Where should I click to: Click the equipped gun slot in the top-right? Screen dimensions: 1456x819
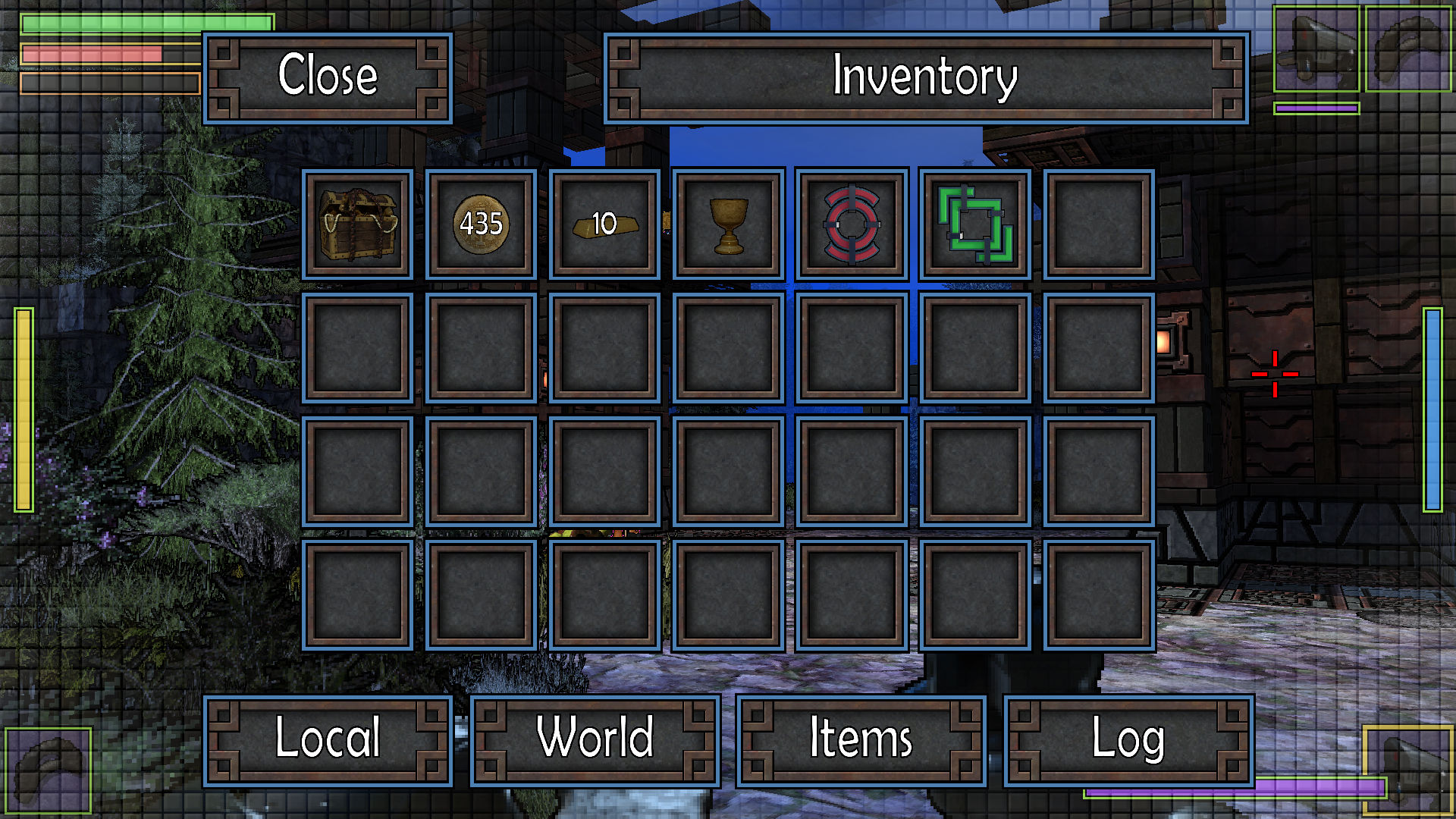point(1314,51)
